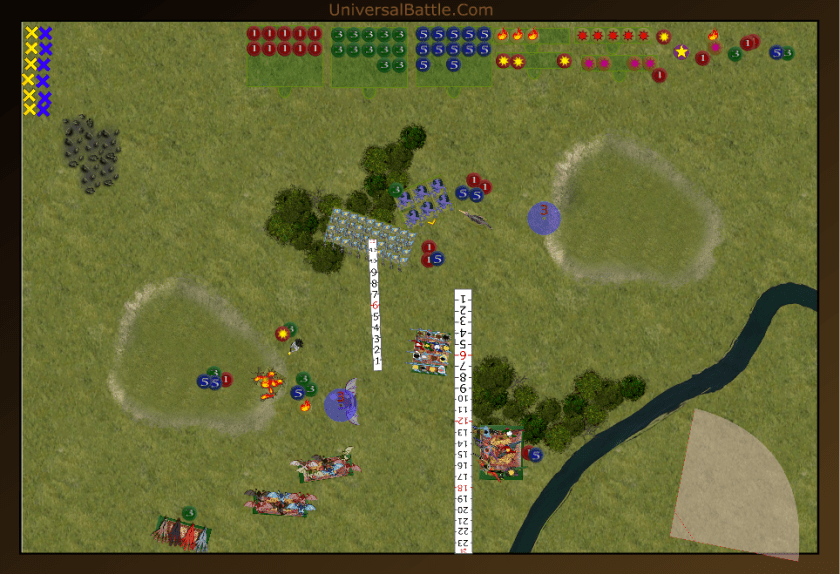Select the tray of blue 5 counters
Image resolution: width=840 pixels, height=574 pixels.
[453, 55]
